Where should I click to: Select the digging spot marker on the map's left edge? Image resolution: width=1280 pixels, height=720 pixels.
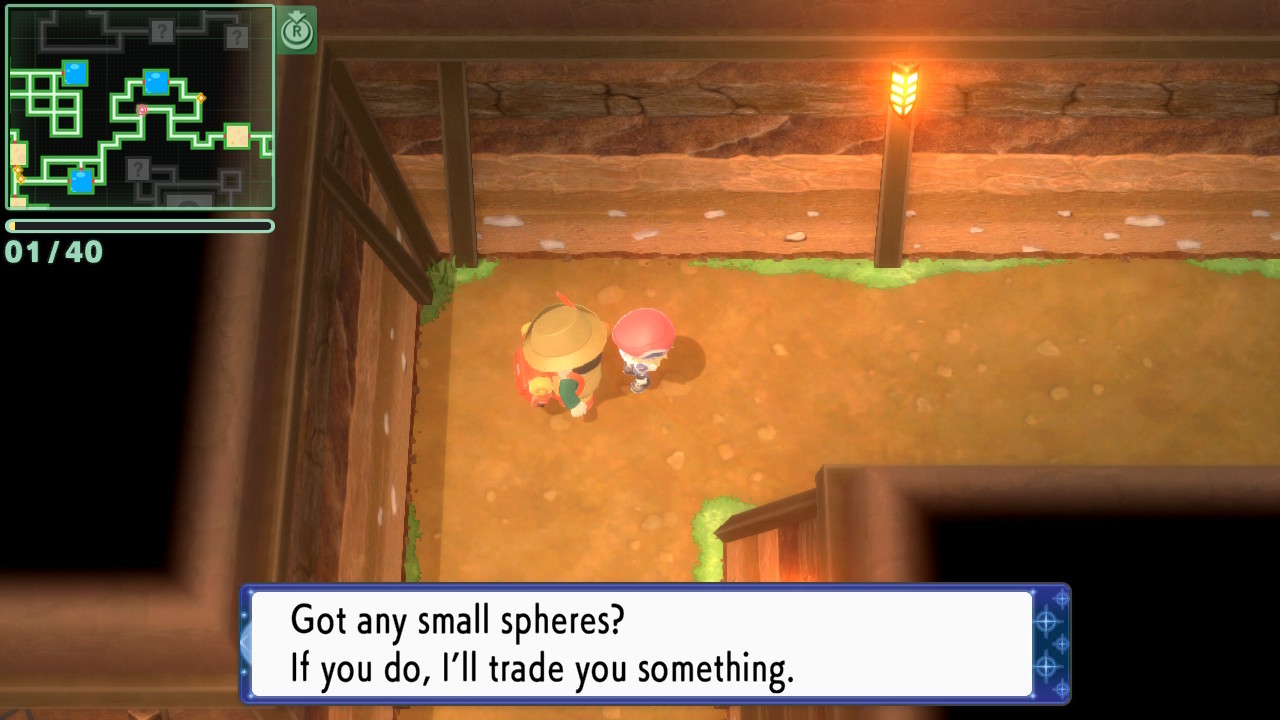pos(18,174)
